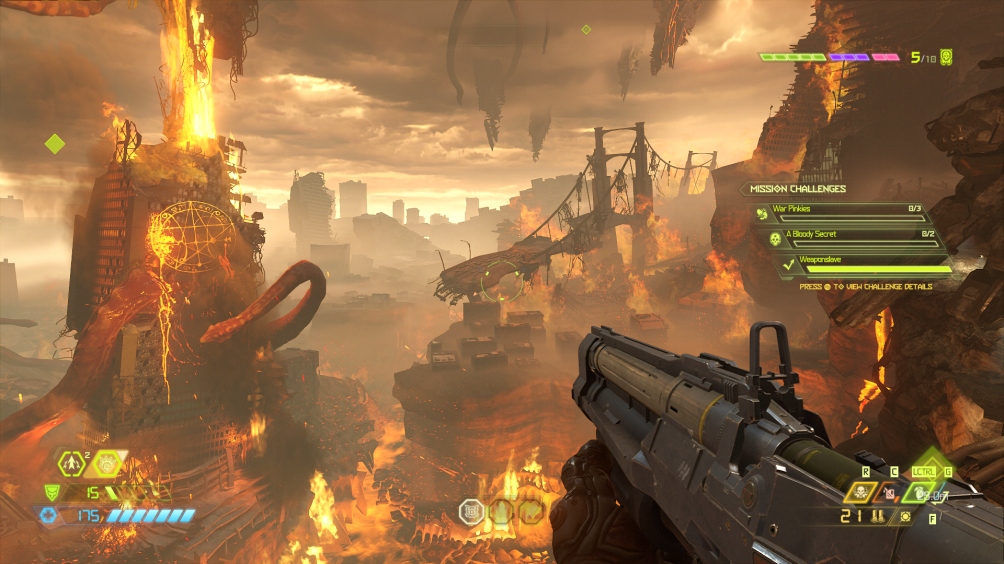This screenshot has height=564, width=1004.
Task: Activate the yellow skull weapon icon
Action: (x=859, y=491)
